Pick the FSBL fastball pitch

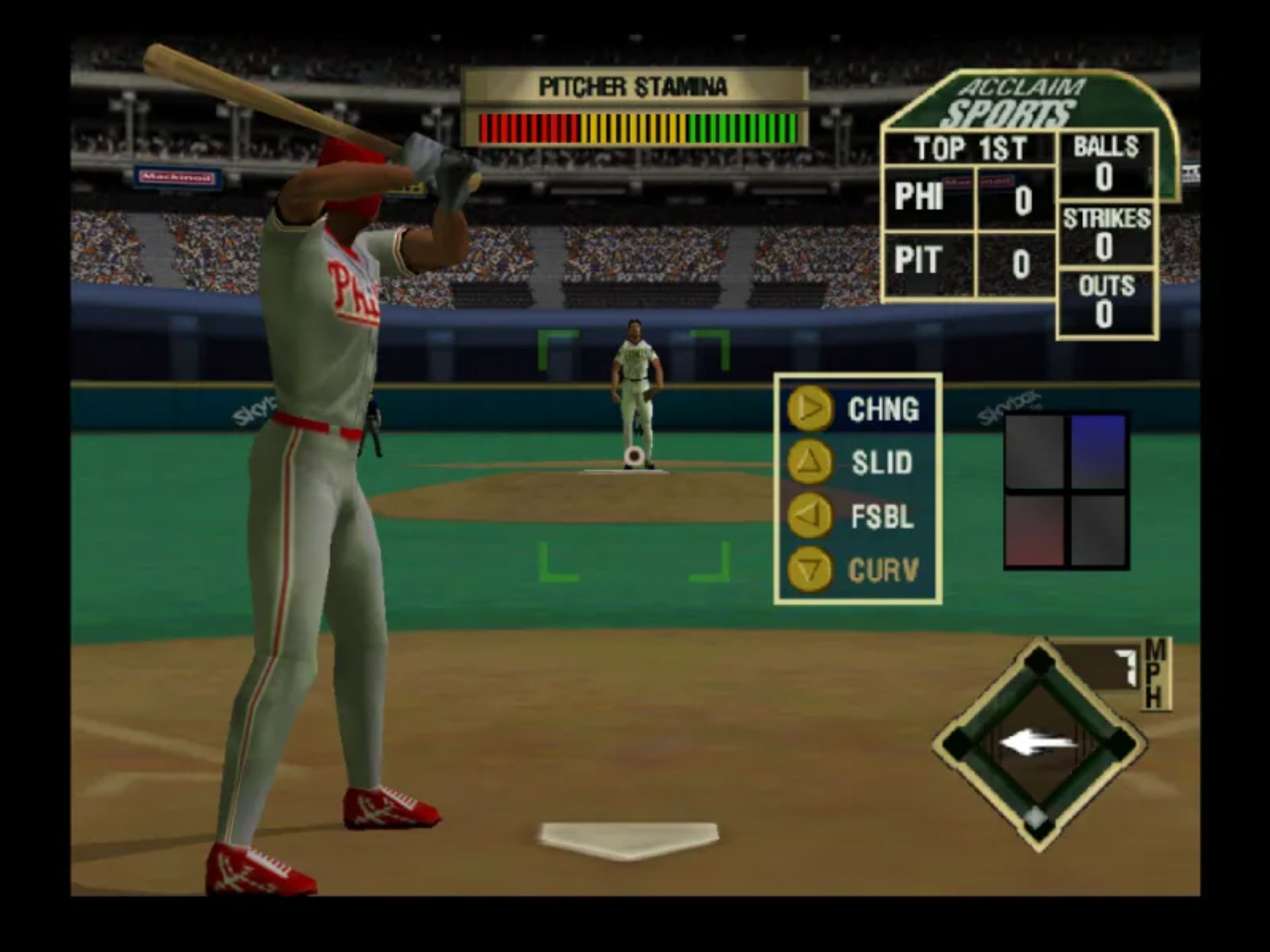857,516
